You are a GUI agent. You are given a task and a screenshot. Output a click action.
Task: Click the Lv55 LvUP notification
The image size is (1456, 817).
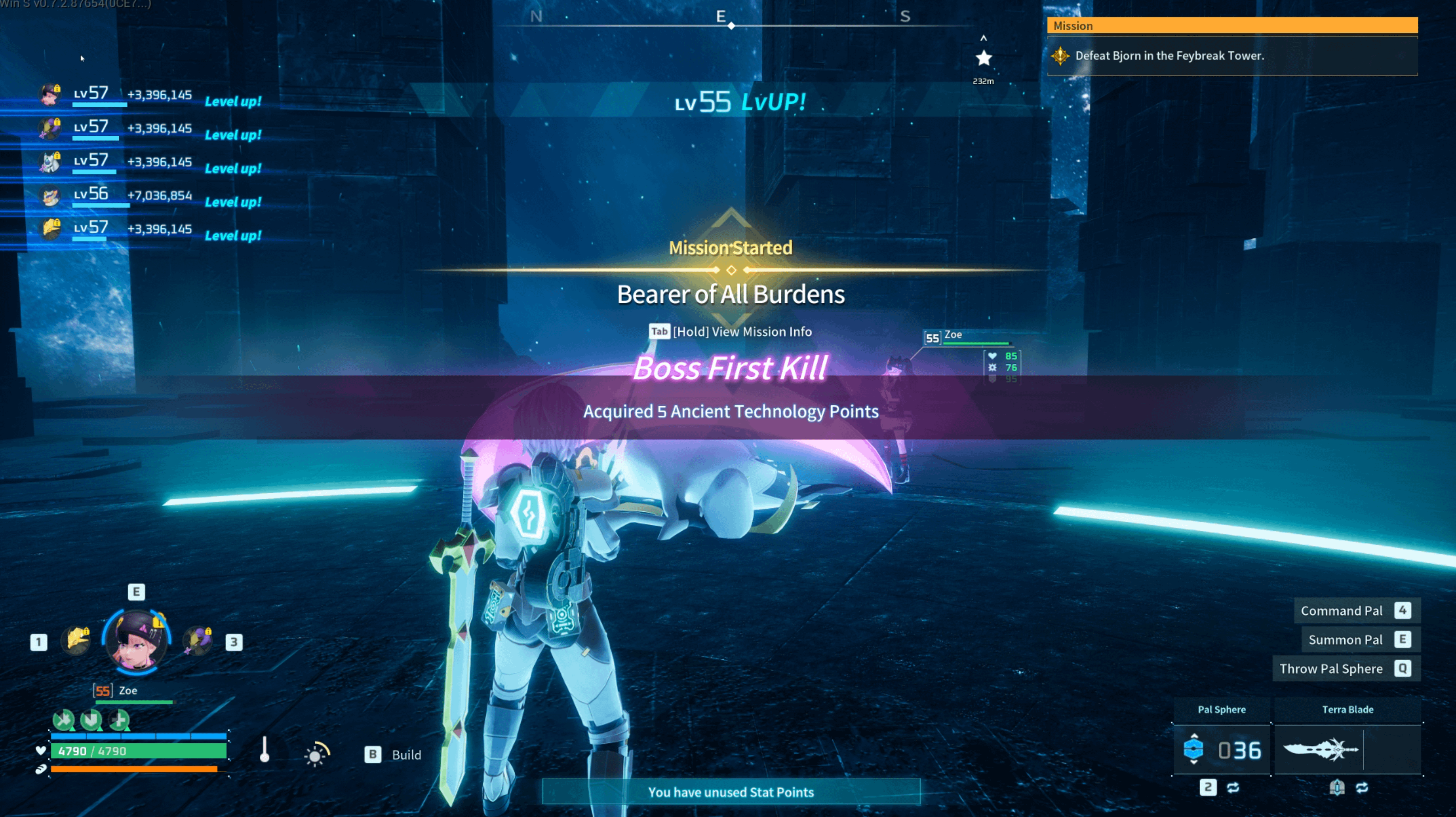740,102
